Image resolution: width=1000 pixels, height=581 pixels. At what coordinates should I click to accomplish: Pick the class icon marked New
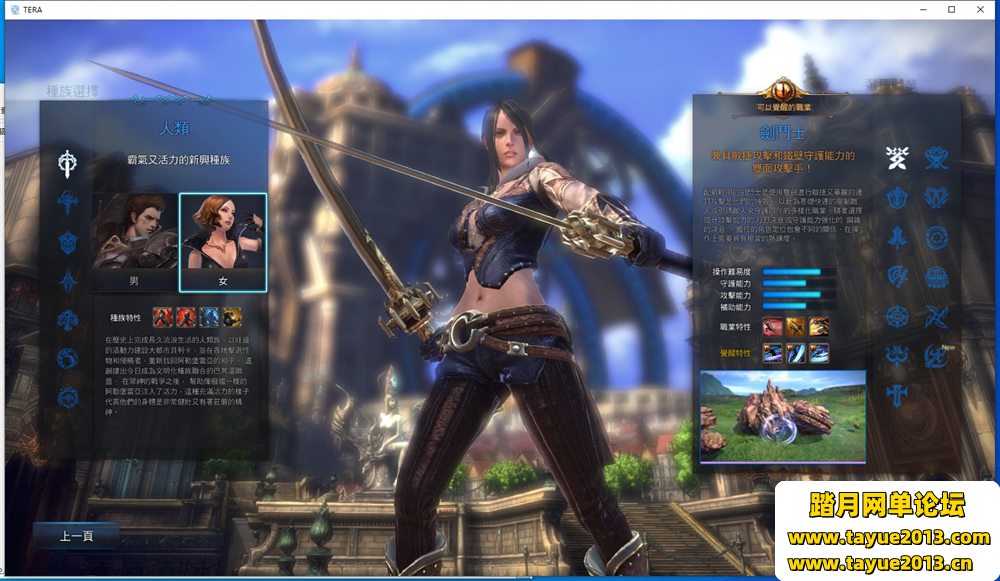pos(936,354)
